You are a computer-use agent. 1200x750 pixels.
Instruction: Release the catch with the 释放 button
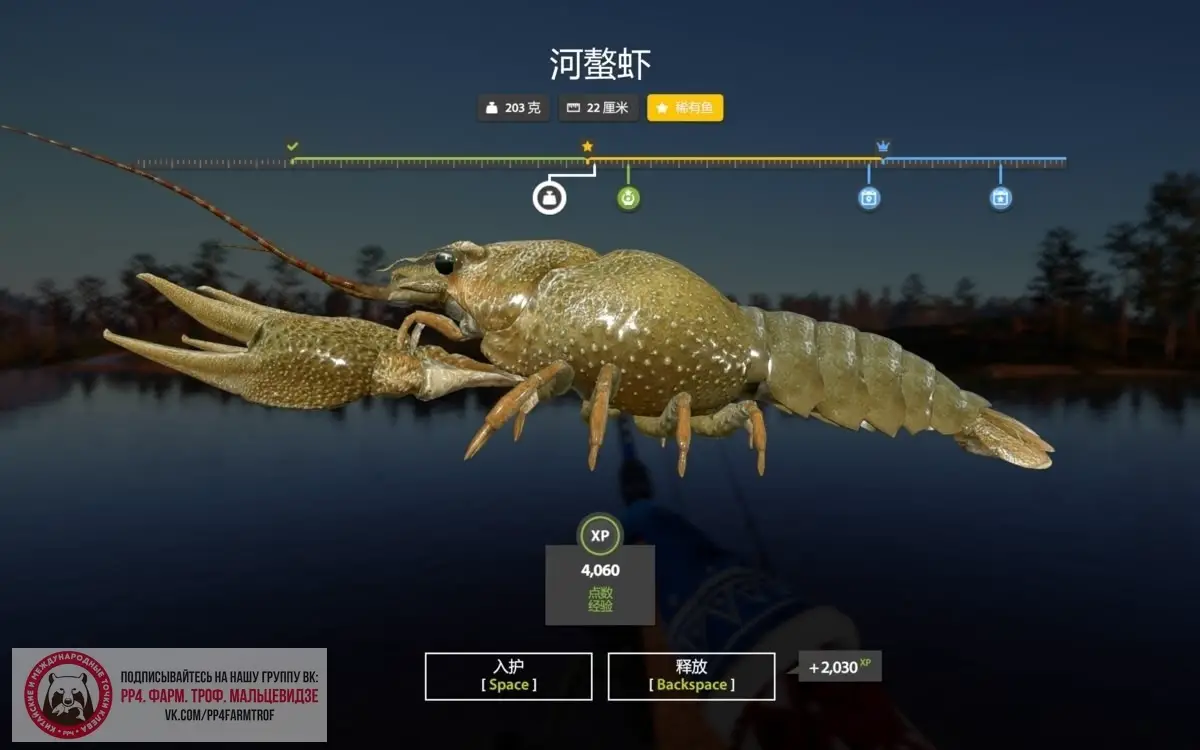click(x=691, y=676)
